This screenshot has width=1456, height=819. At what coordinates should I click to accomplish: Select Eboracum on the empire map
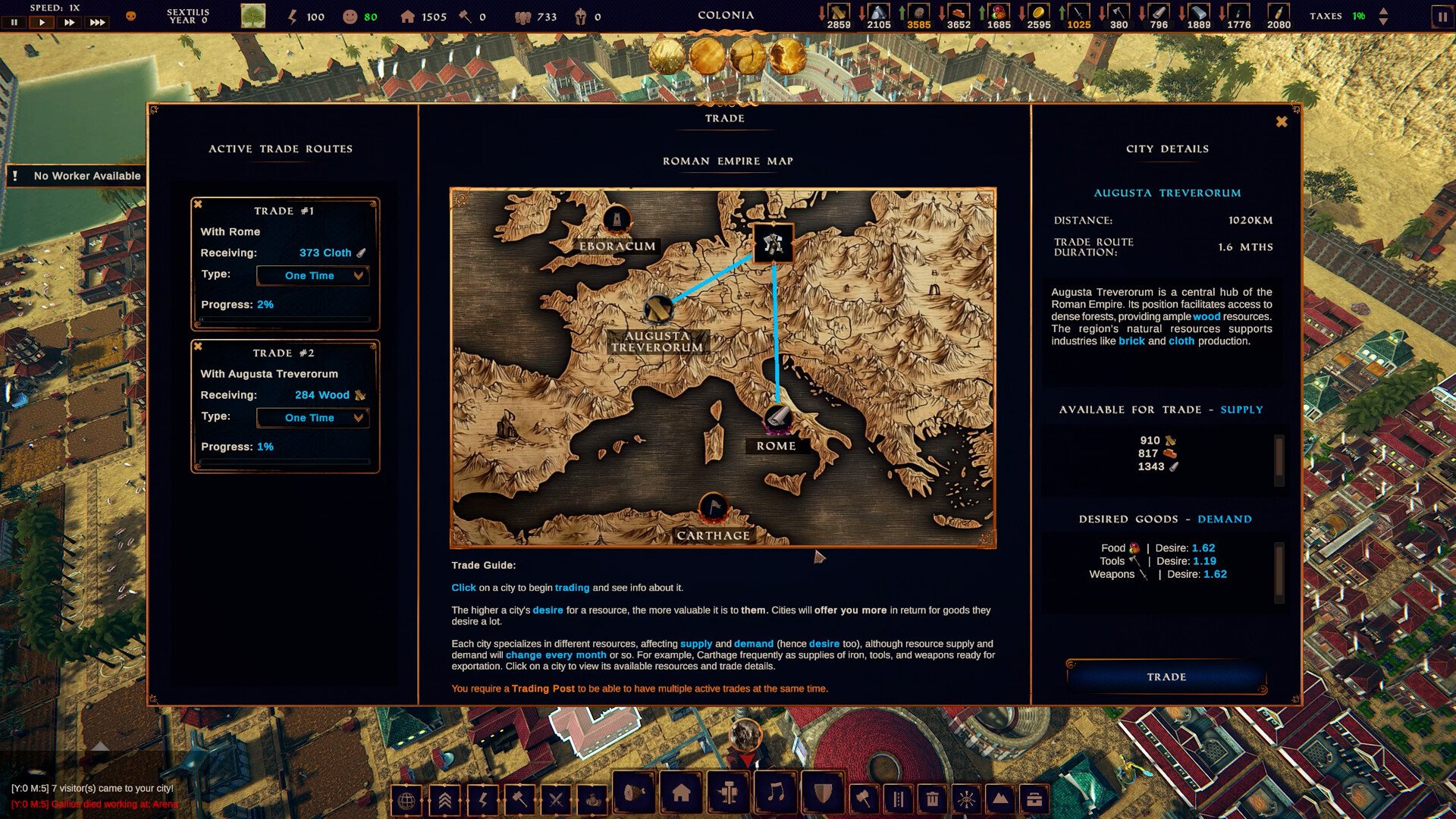617,221
